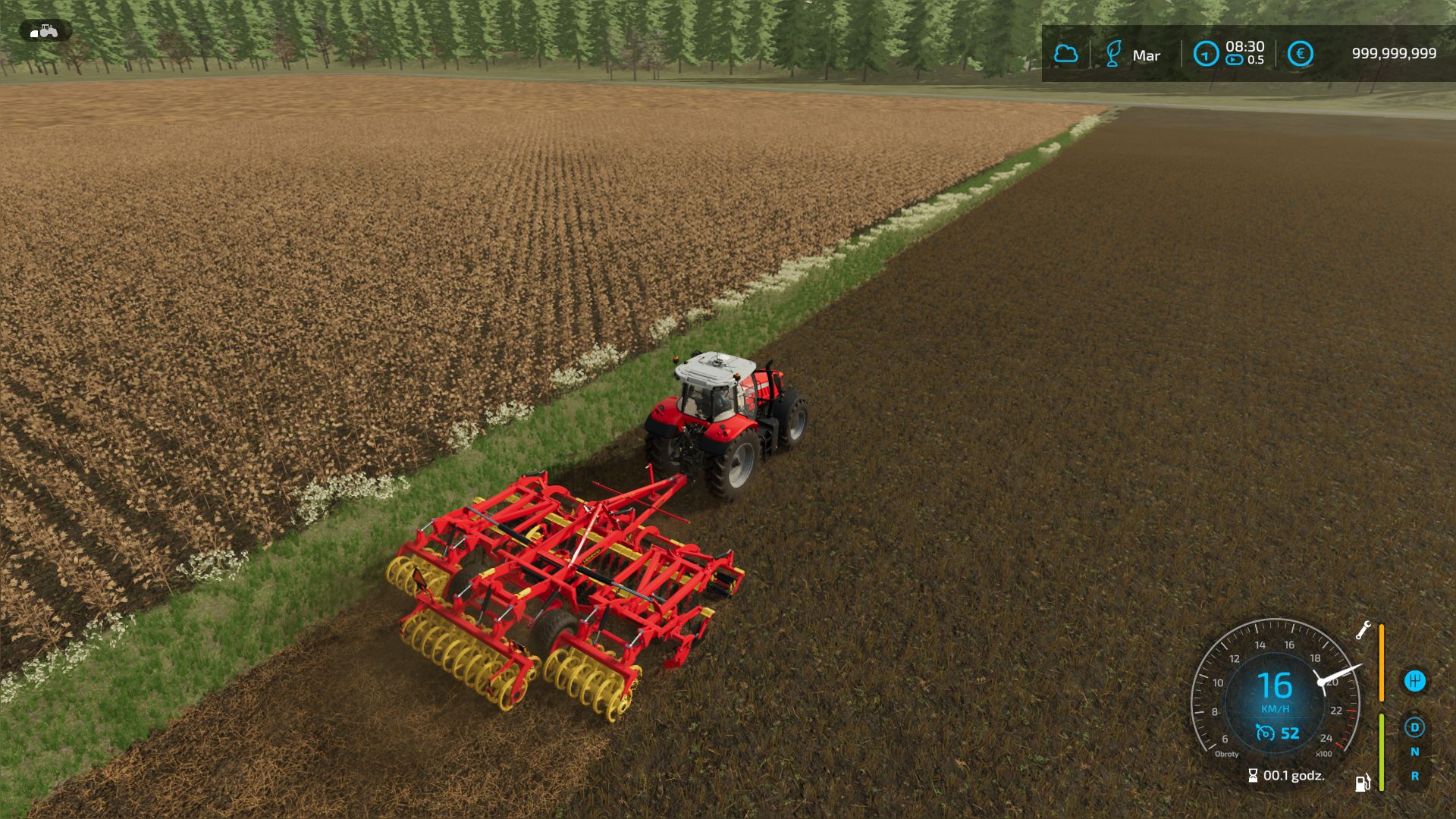
Task: Open the euro money icon
Action: 1300,54
